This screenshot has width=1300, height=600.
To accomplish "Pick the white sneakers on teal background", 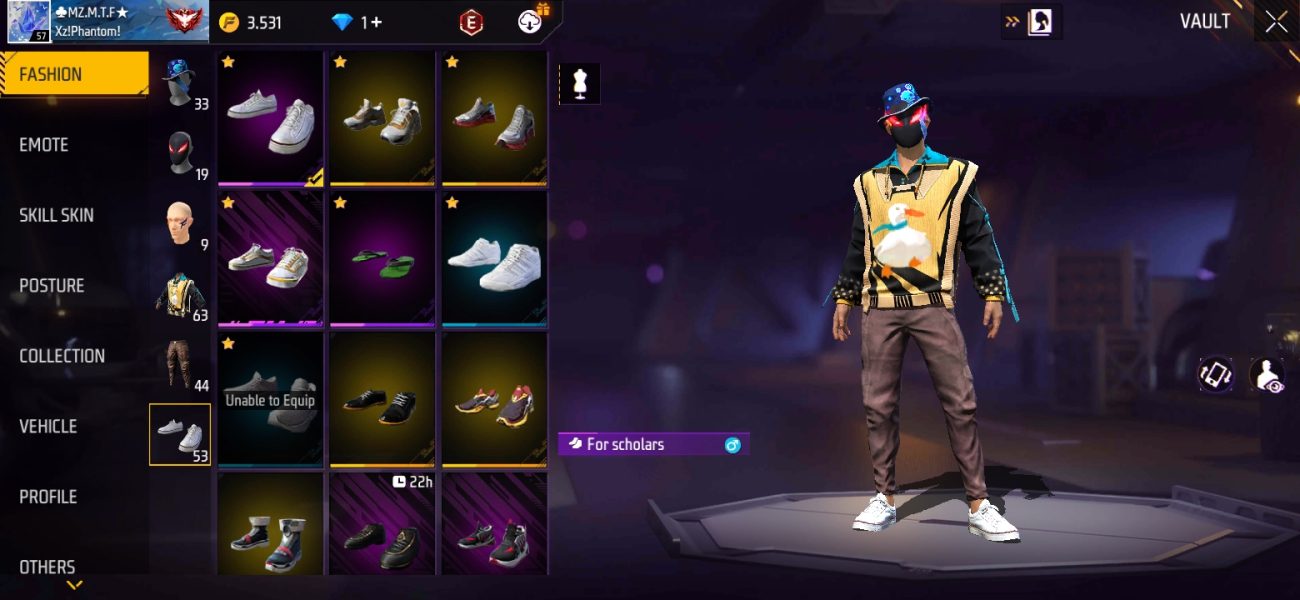I will coord(494,258).
